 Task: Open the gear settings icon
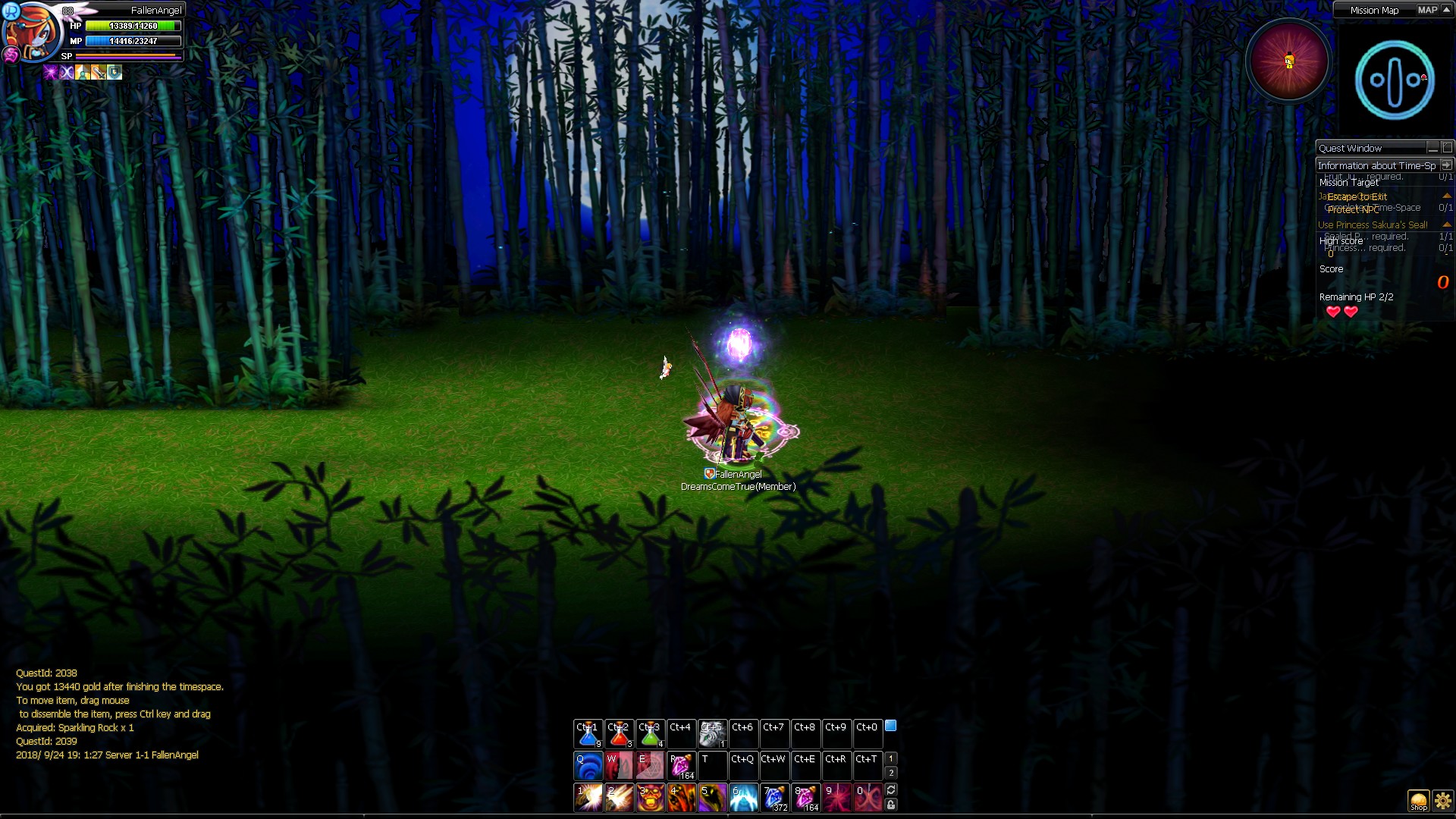[x=1442, y=801]
